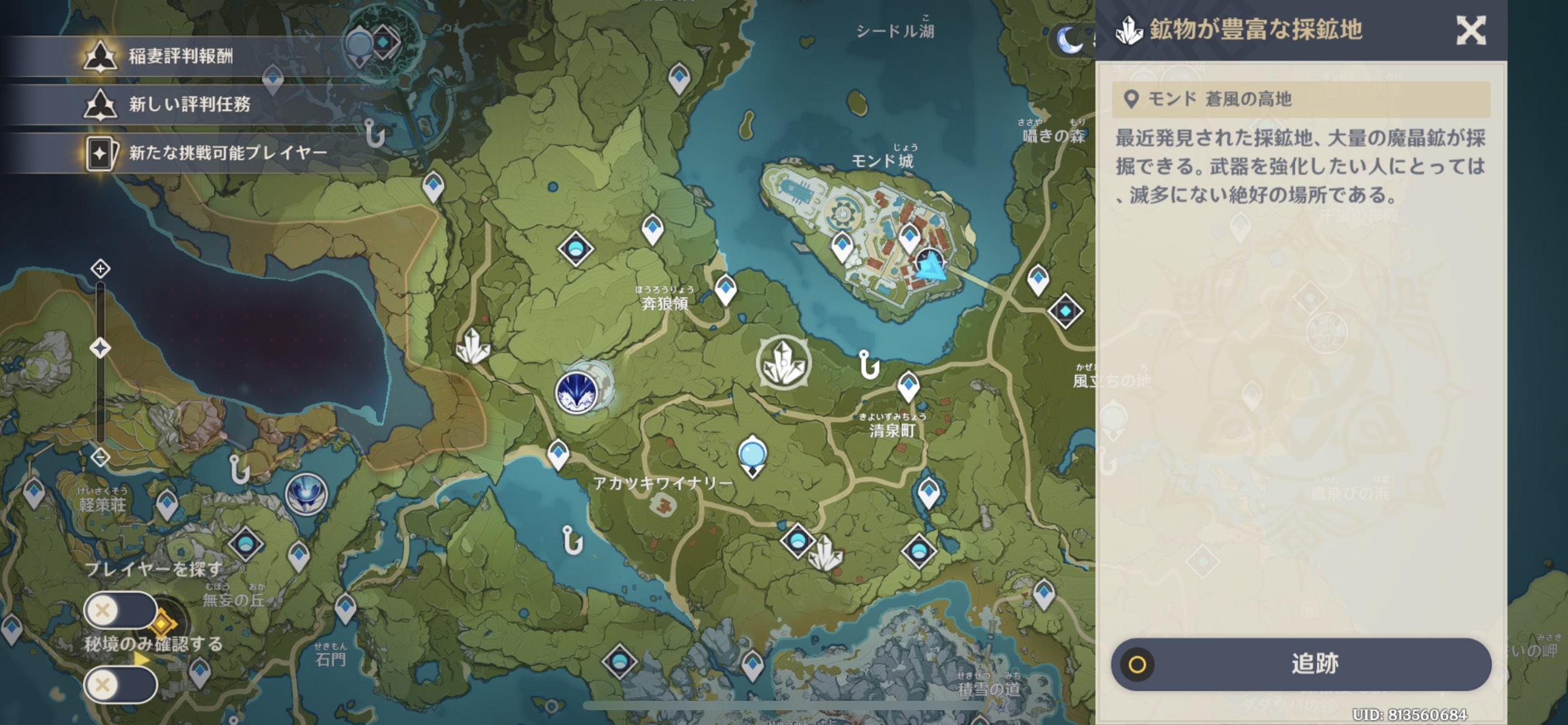This screenshot has height=725, width=1568.
Task: Toggle the プレイヤーを探す switch
Action: coord(121,610)
